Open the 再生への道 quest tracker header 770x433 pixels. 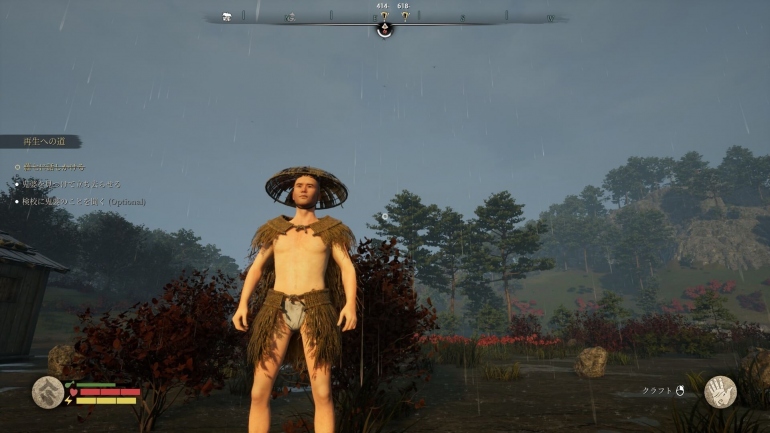click(x=40, y=142)
